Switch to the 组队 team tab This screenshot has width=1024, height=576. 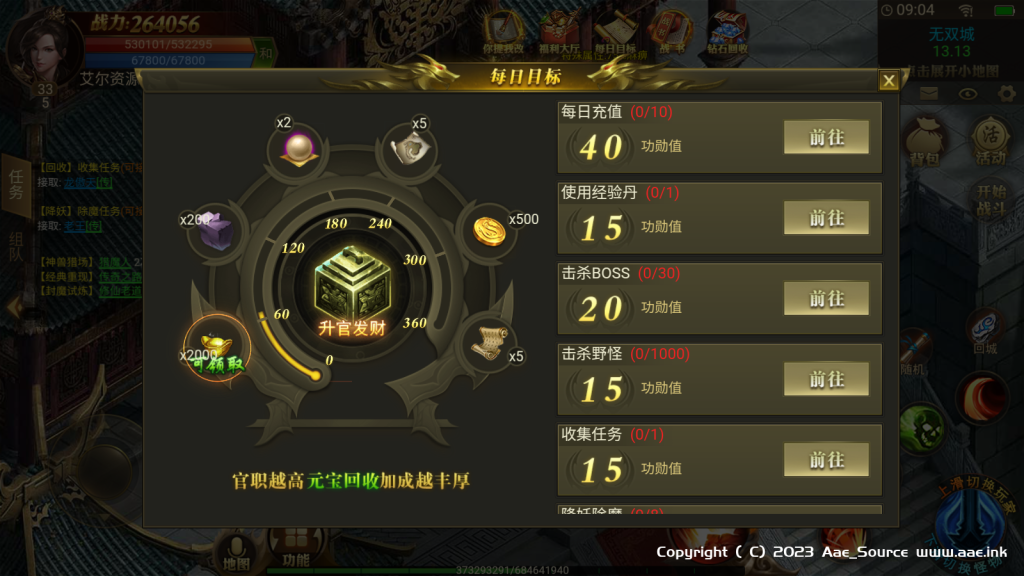(x=16, y=247)
